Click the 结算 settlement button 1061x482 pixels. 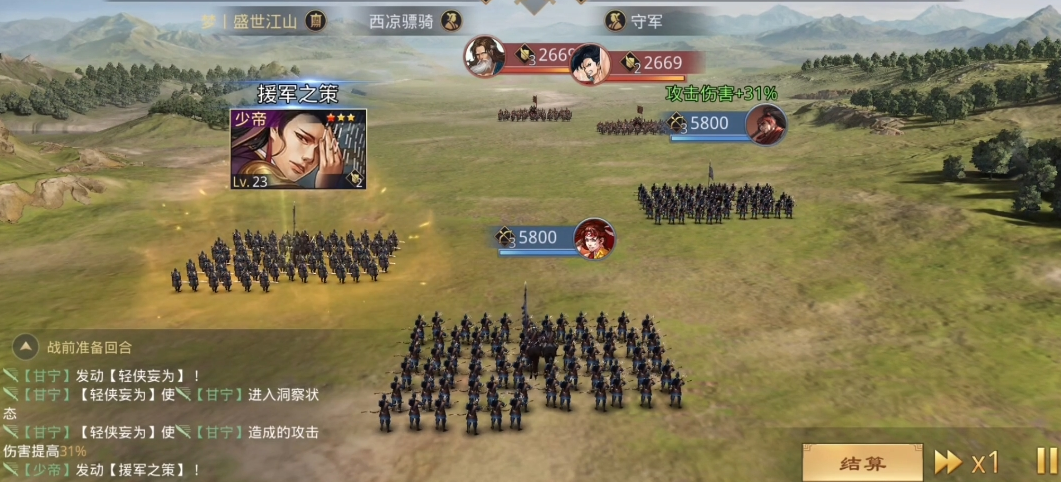click(x=862, y=462)
